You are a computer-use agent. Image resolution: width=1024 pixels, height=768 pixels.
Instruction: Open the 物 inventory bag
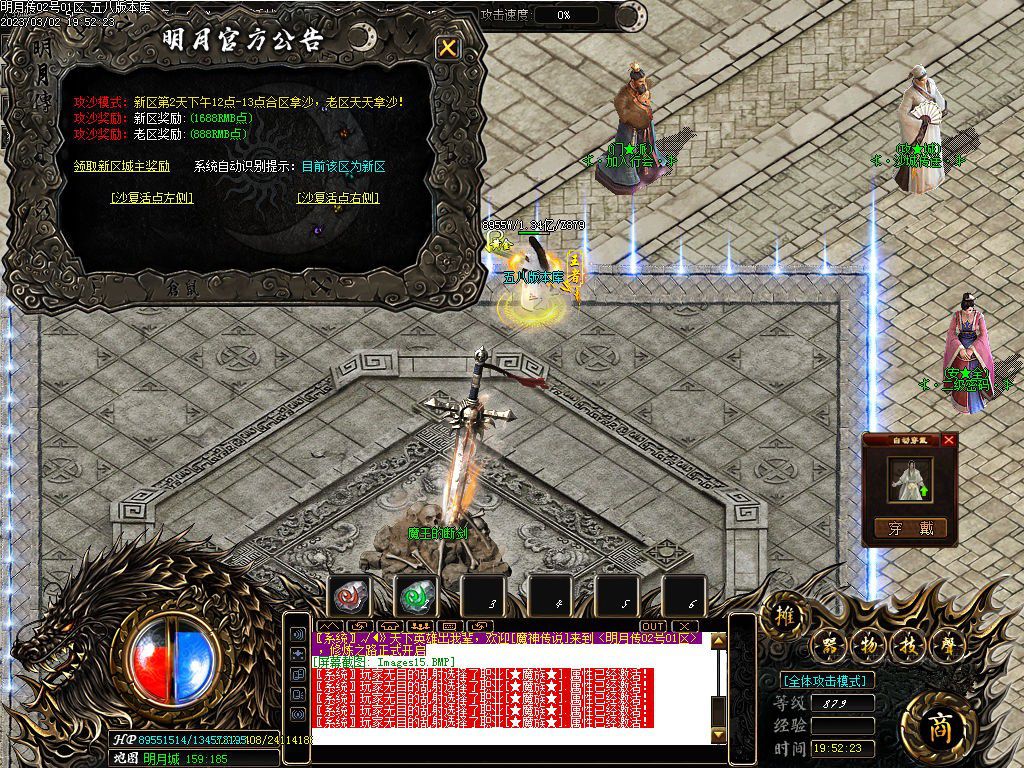click(x=868, y=645)
